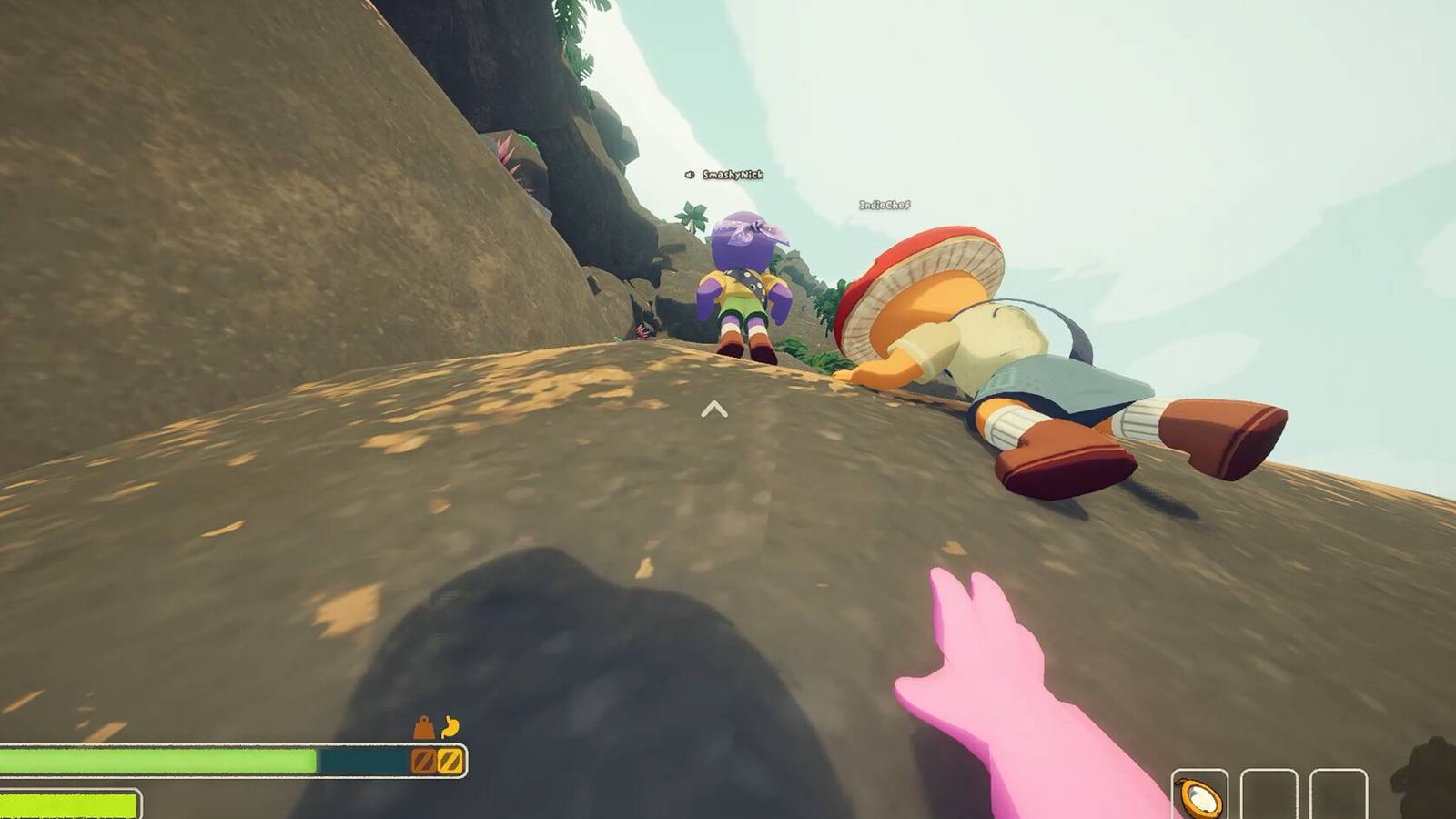Click the voice speaker icon beside SmashyNick's name
Image resolution: width=1456 pixels, height=819 pixels.
[689, 175]
